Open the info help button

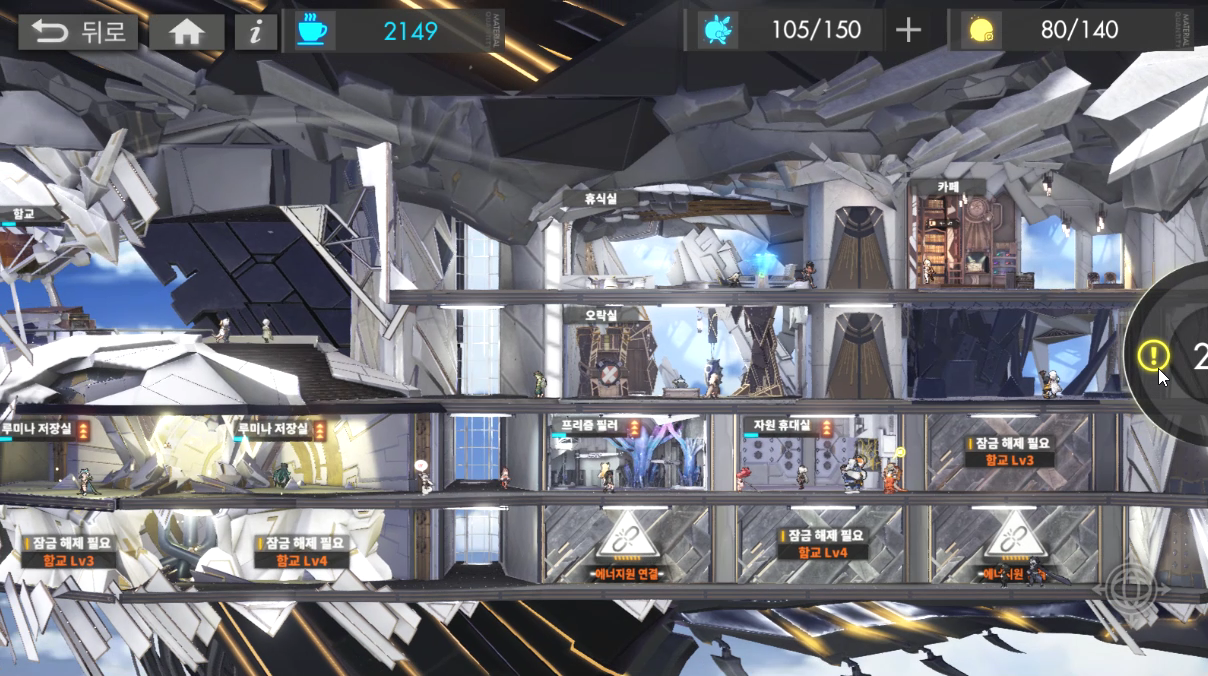click(256, 32)
